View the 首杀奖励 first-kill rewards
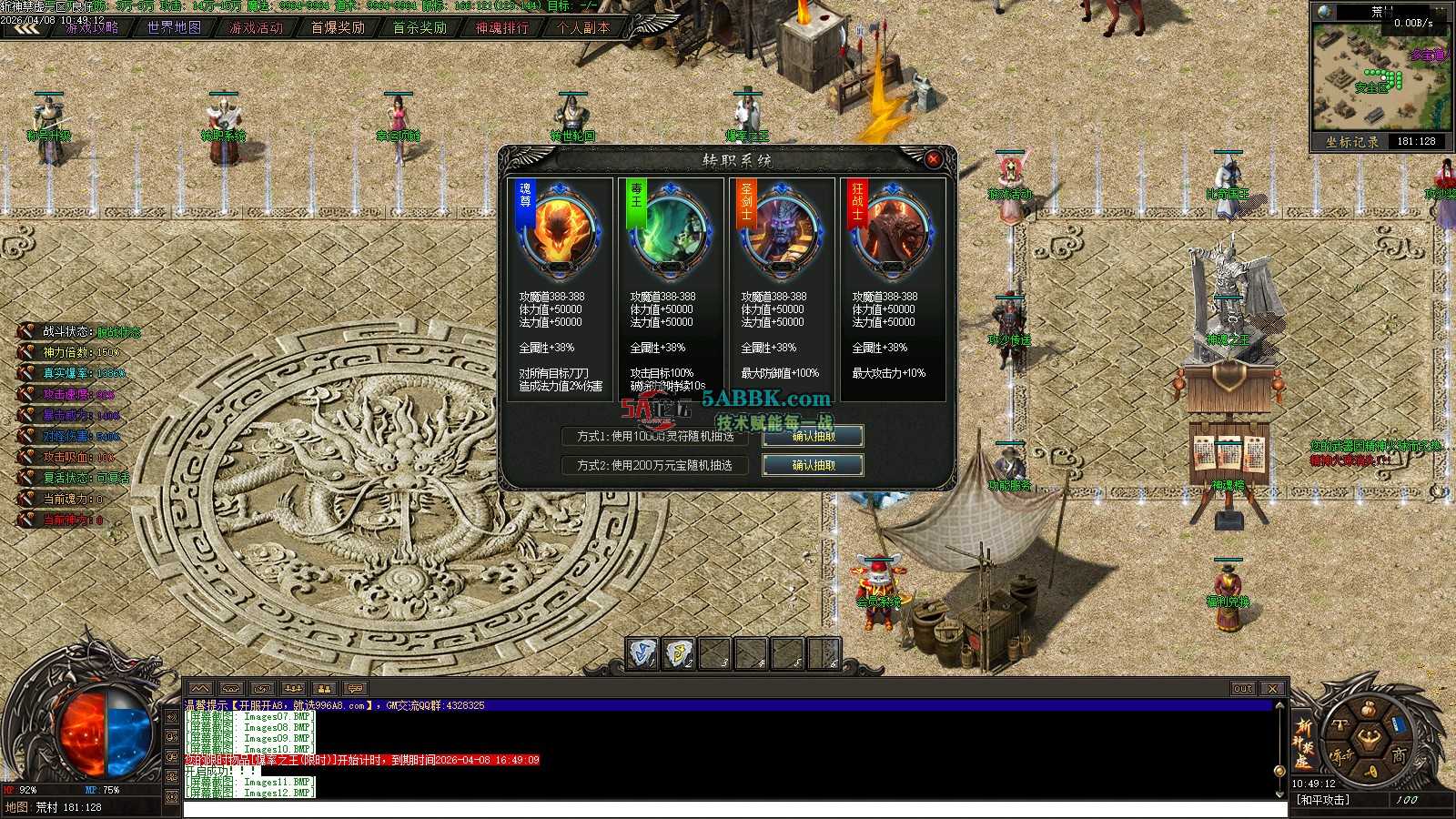The width and height of the screenshot is (1456, 819). pos(420,27)
